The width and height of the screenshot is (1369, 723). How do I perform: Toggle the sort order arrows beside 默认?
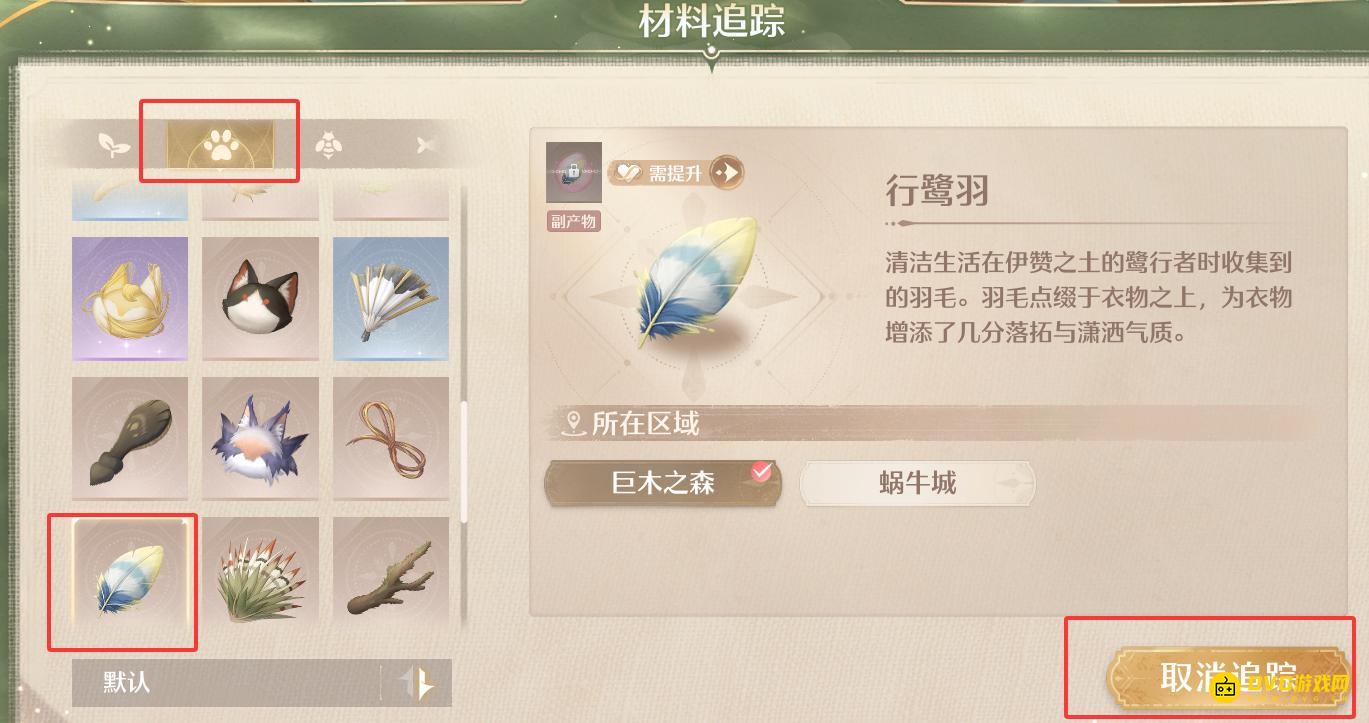[422, 683]
